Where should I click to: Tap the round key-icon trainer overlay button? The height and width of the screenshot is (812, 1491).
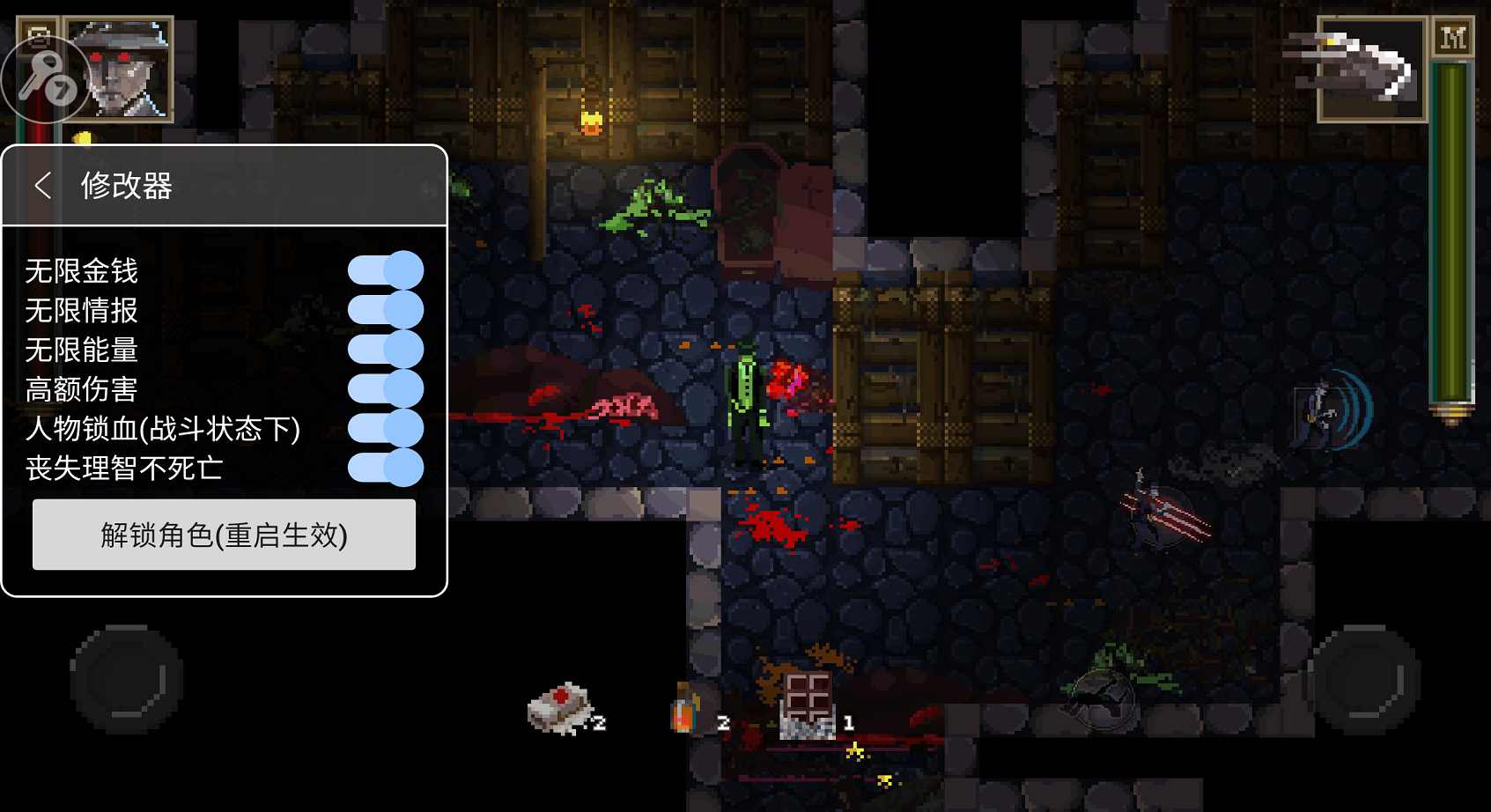pos(44,79)
